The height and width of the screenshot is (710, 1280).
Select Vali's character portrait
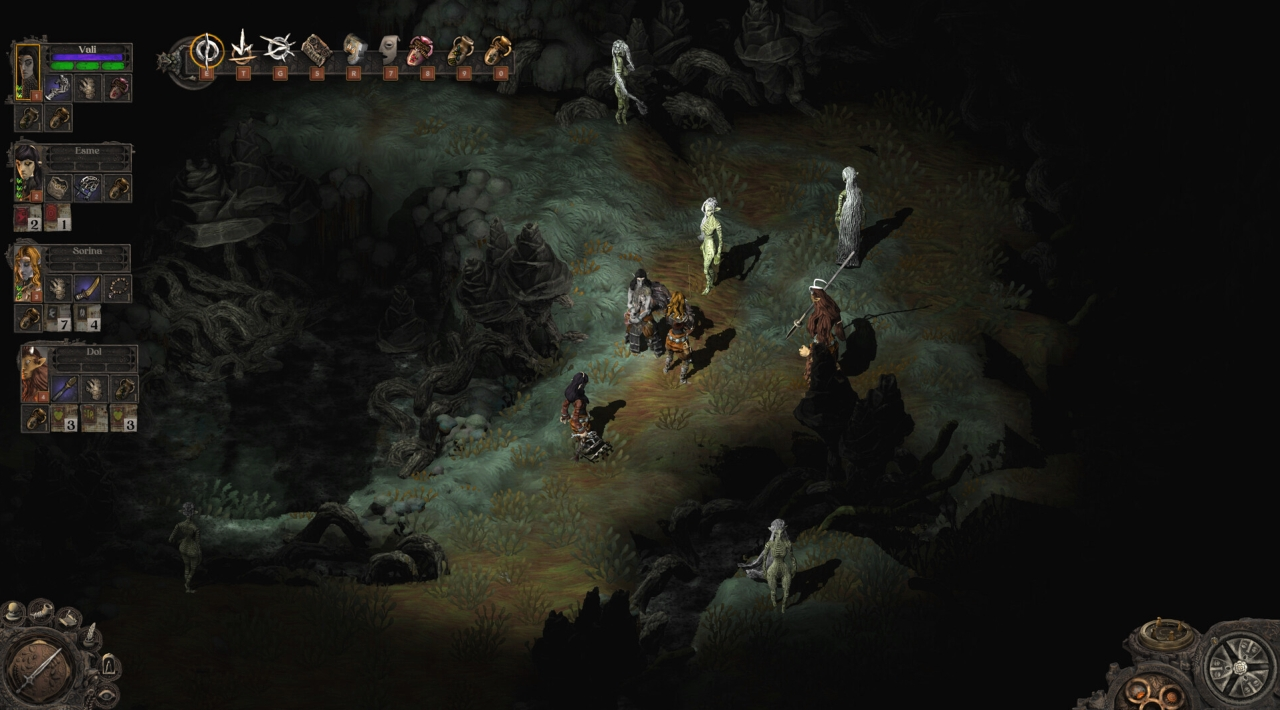27,69
